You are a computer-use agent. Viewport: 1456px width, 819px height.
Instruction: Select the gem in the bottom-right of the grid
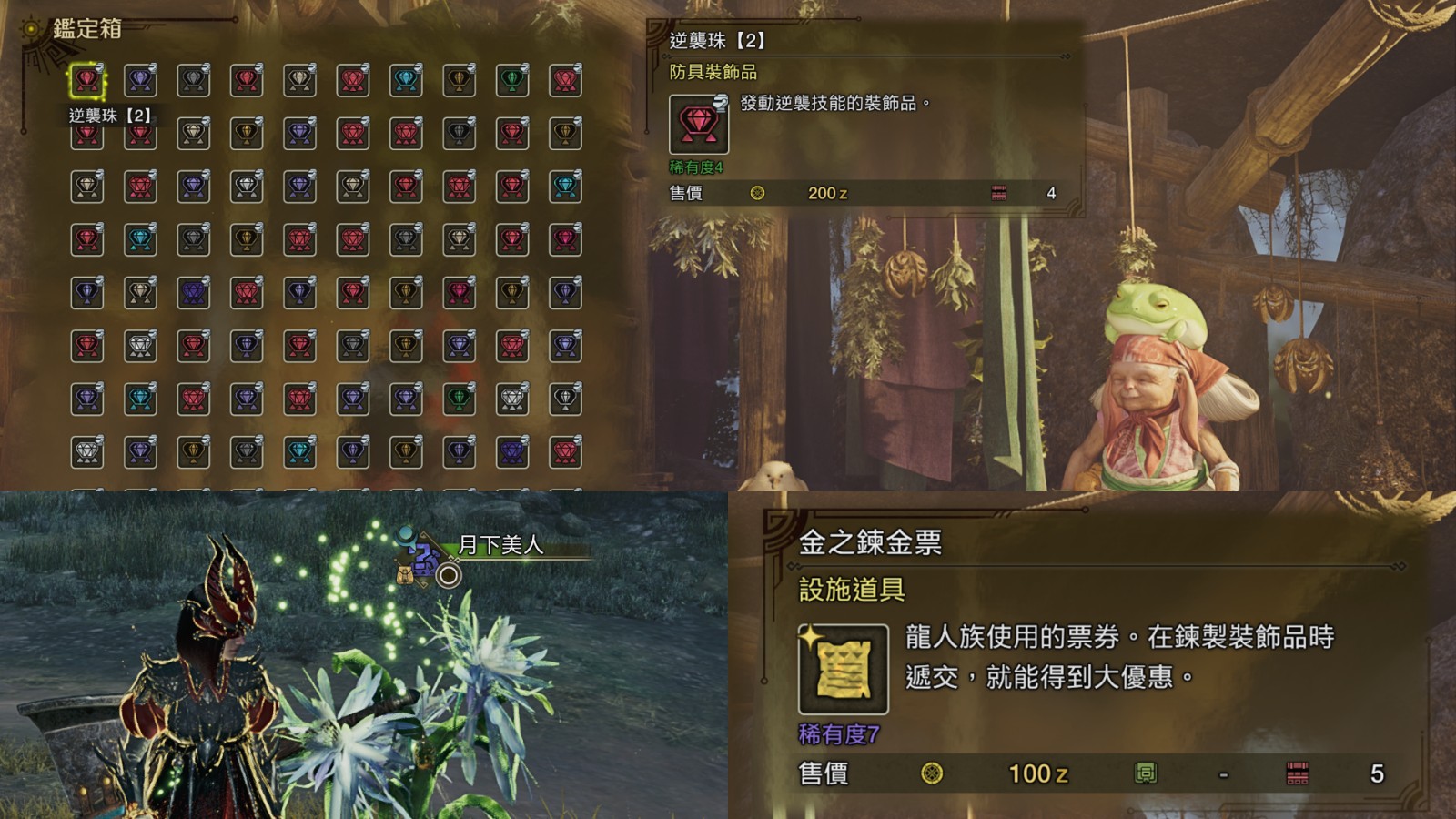point(564,451)
